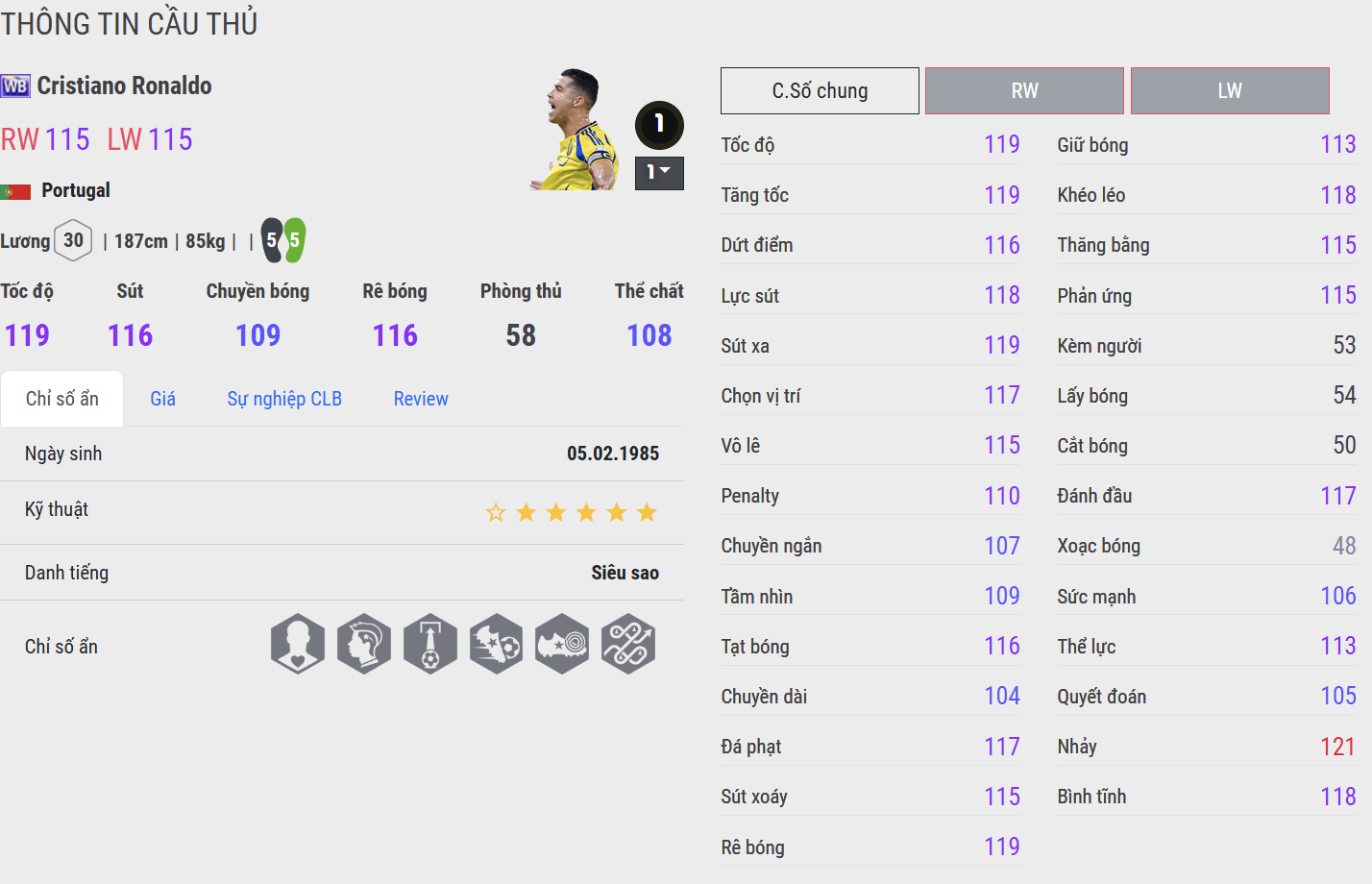Select the silhouette with heart trait icon
Image resolution: width=1372 pixels, height=884 pixels.
298,644
